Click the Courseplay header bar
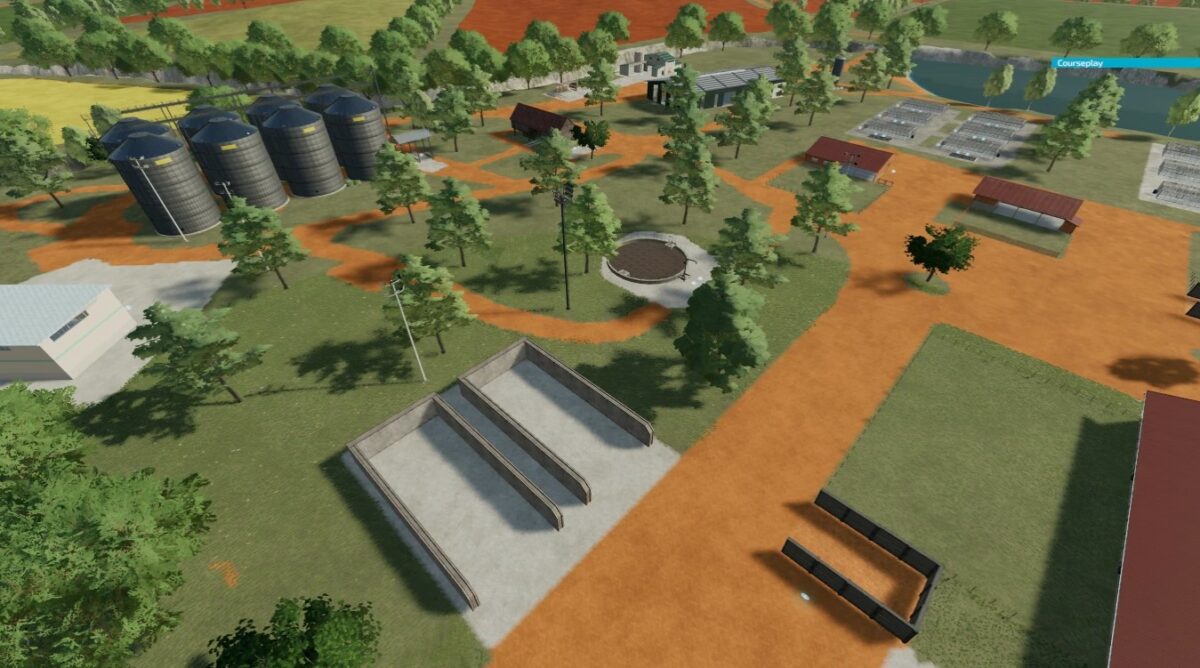The height and width of the screenshot is (668, 1200). coord(1124,63)
